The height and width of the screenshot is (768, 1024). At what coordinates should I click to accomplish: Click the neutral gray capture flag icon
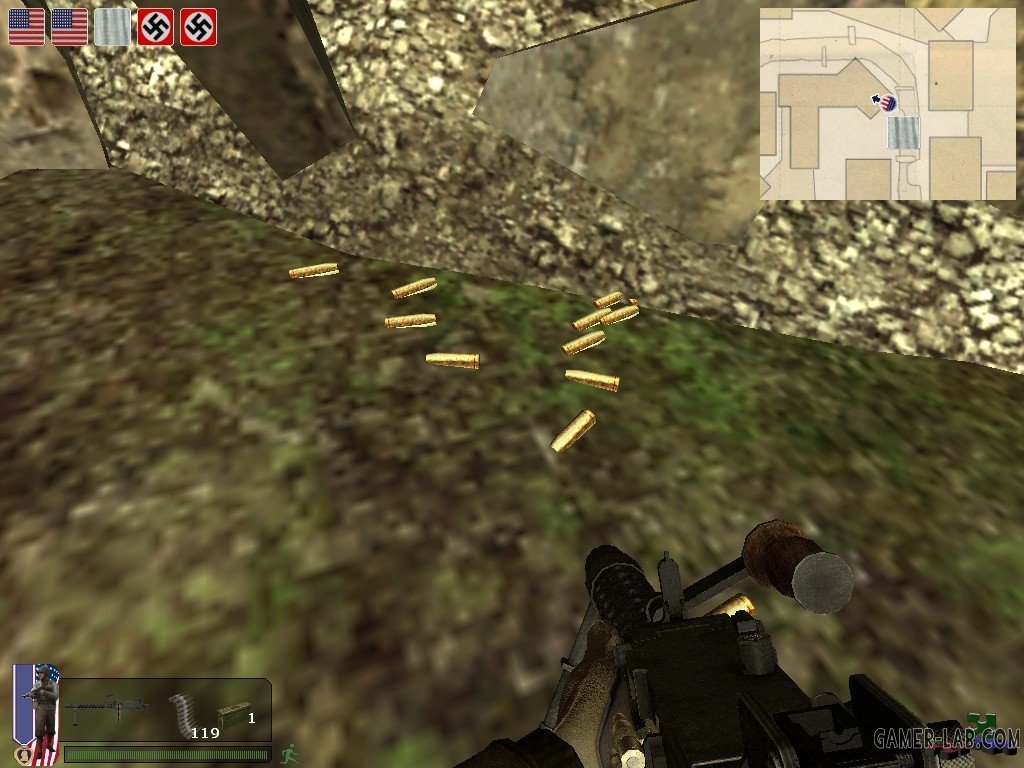point(112,27)
